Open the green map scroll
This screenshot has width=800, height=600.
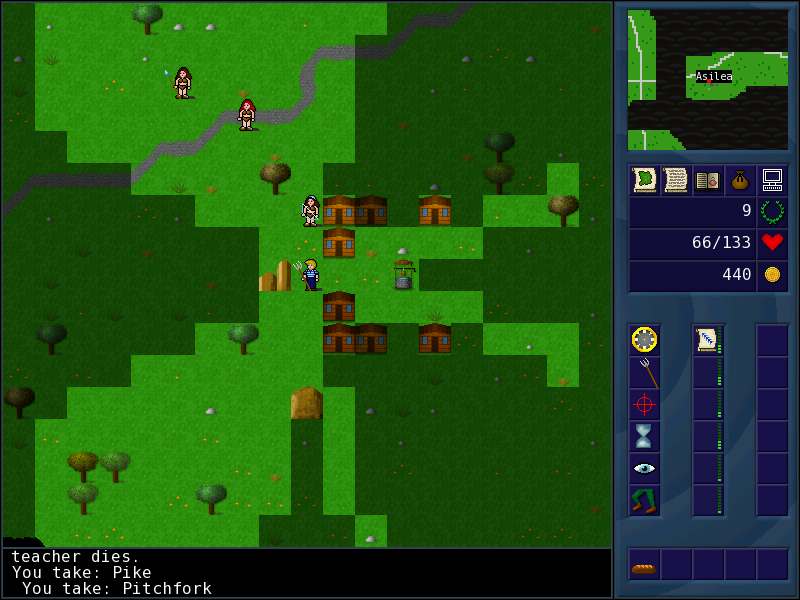(644, 180)
